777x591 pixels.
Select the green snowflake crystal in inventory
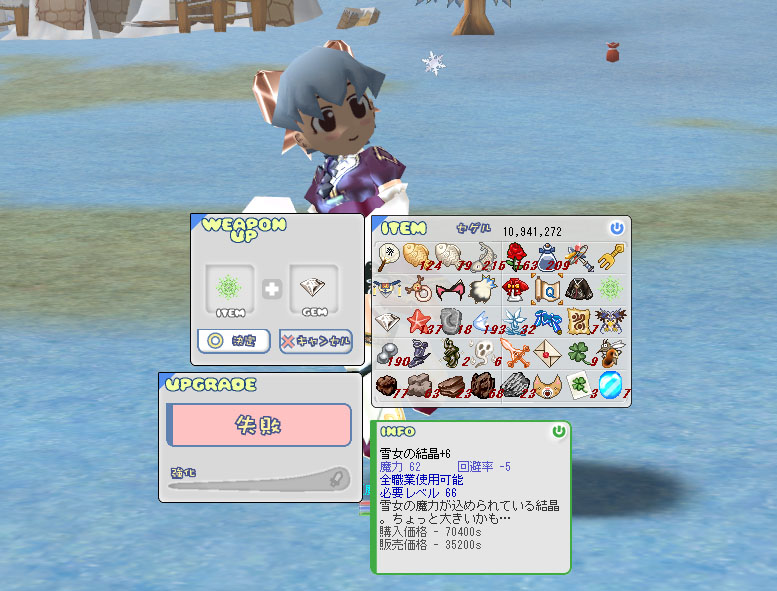(x=612, y=290)
